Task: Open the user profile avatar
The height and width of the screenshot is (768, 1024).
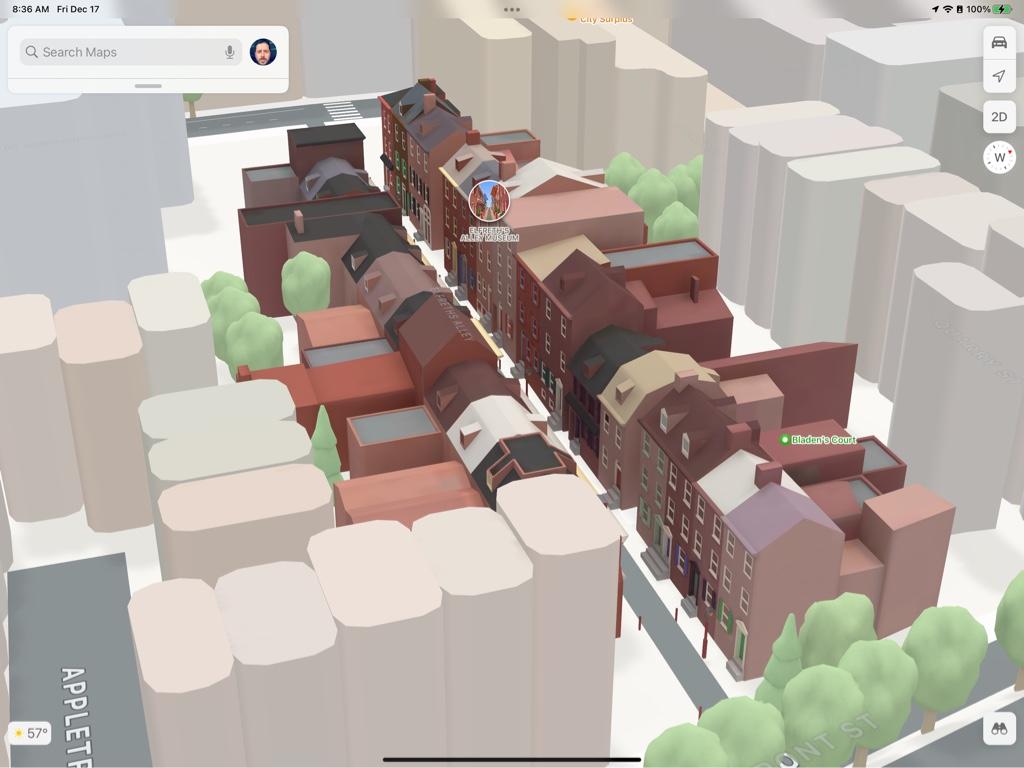Action: tap(263, 52)
